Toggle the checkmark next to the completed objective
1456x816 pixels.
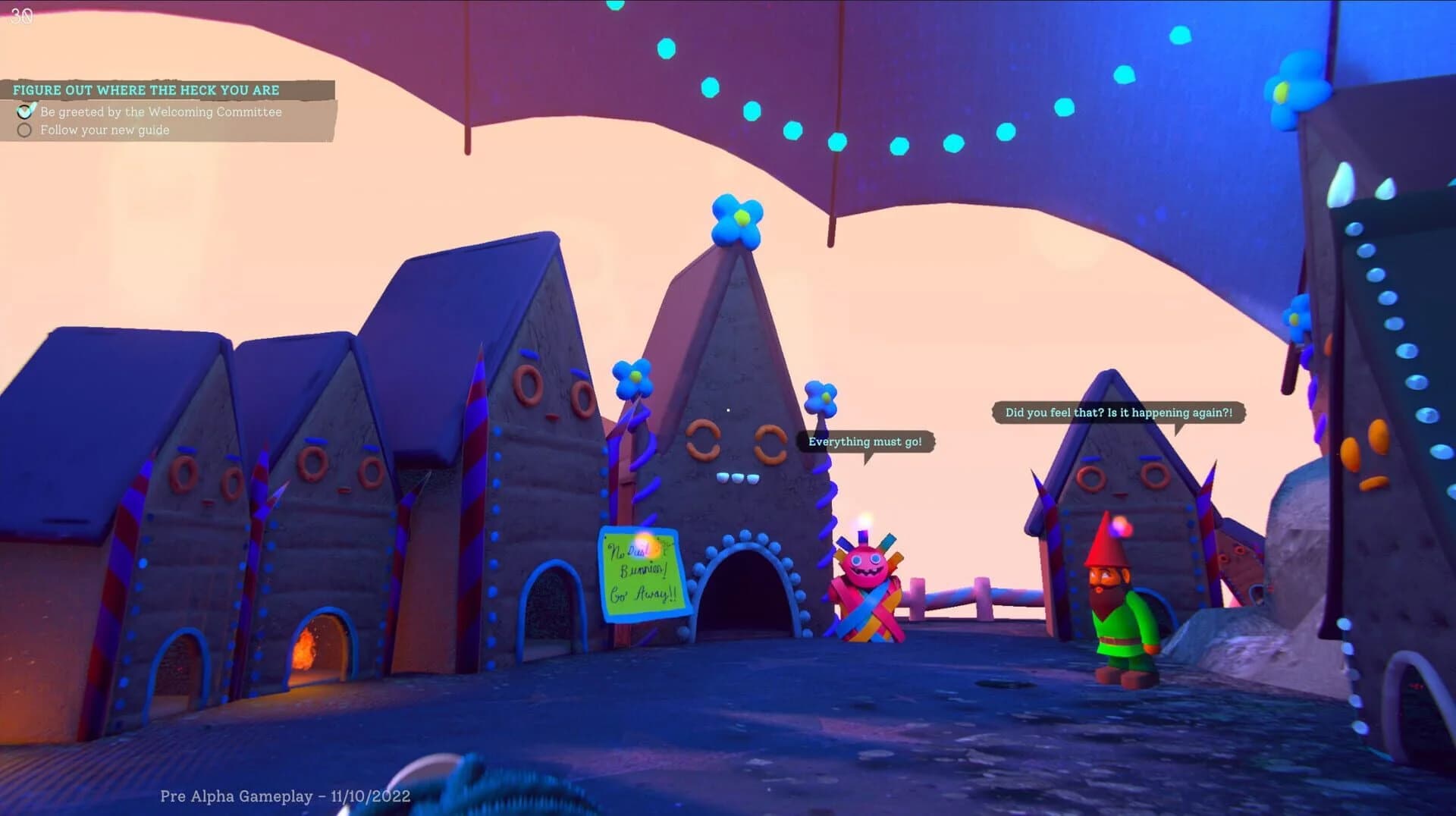click(x=25, y=111)
